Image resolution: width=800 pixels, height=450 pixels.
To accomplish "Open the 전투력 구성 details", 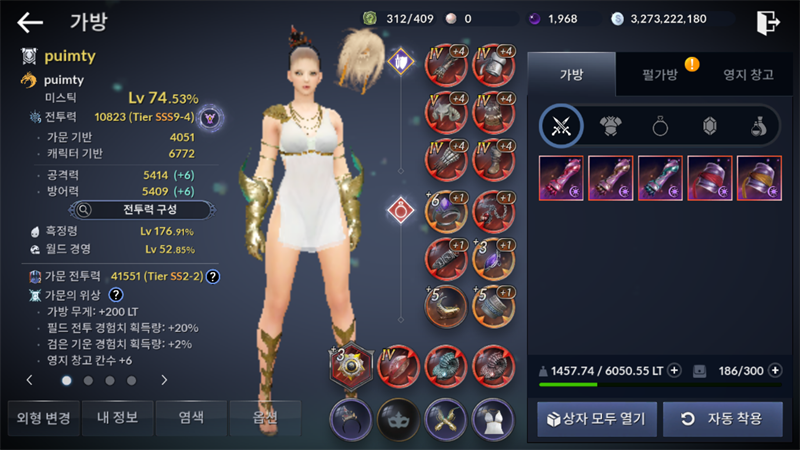I will (140, 210).
